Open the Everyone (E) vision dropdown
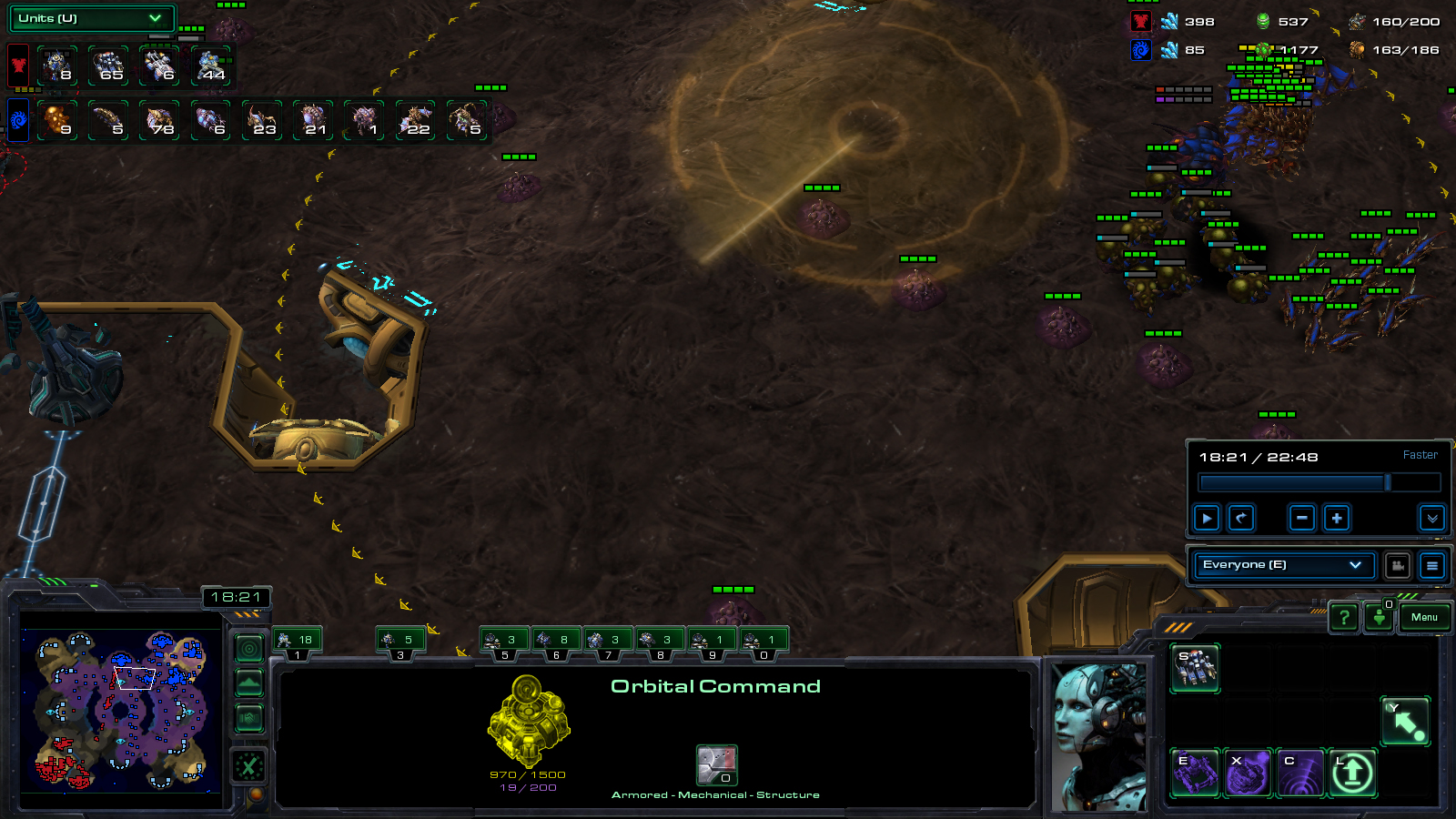The height and width of the screenshot is (819, 1456). [1282, 565]
